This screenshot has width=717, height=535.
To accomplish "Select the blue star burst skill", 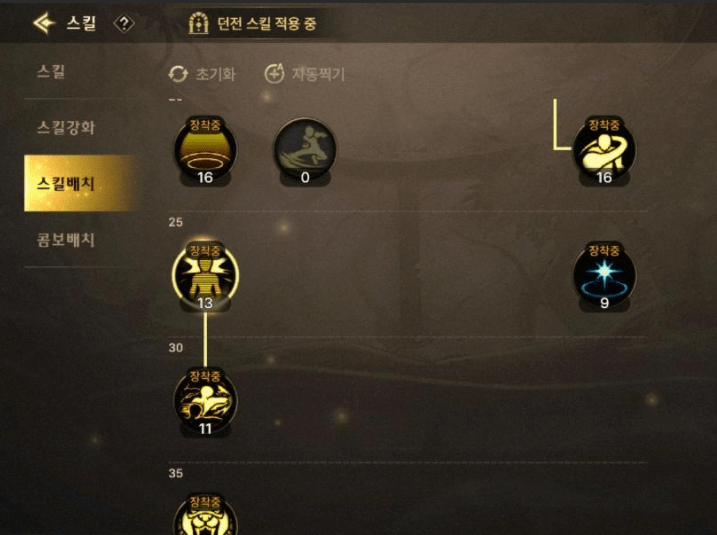I will pyautogui.click(x=604, y=275).
